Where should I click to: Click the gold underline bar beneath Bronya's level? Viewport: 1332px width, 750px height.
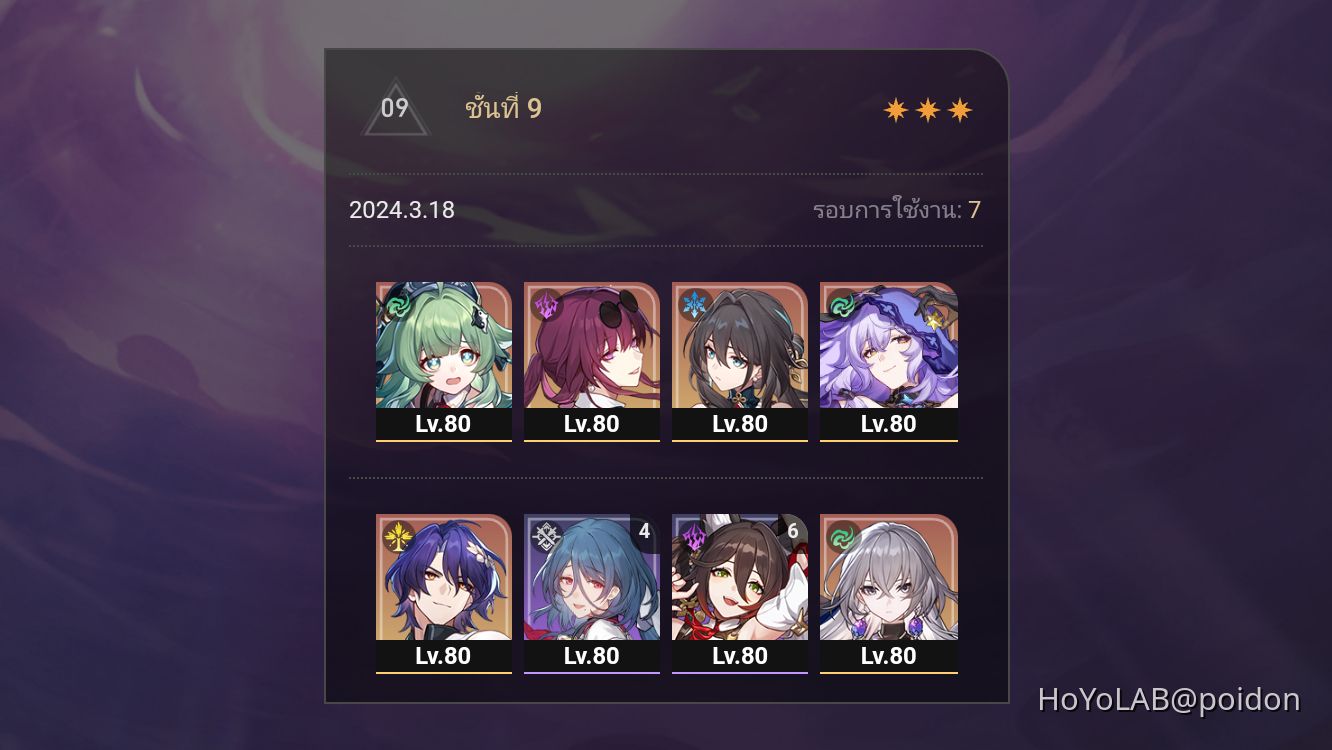(888, 672)
